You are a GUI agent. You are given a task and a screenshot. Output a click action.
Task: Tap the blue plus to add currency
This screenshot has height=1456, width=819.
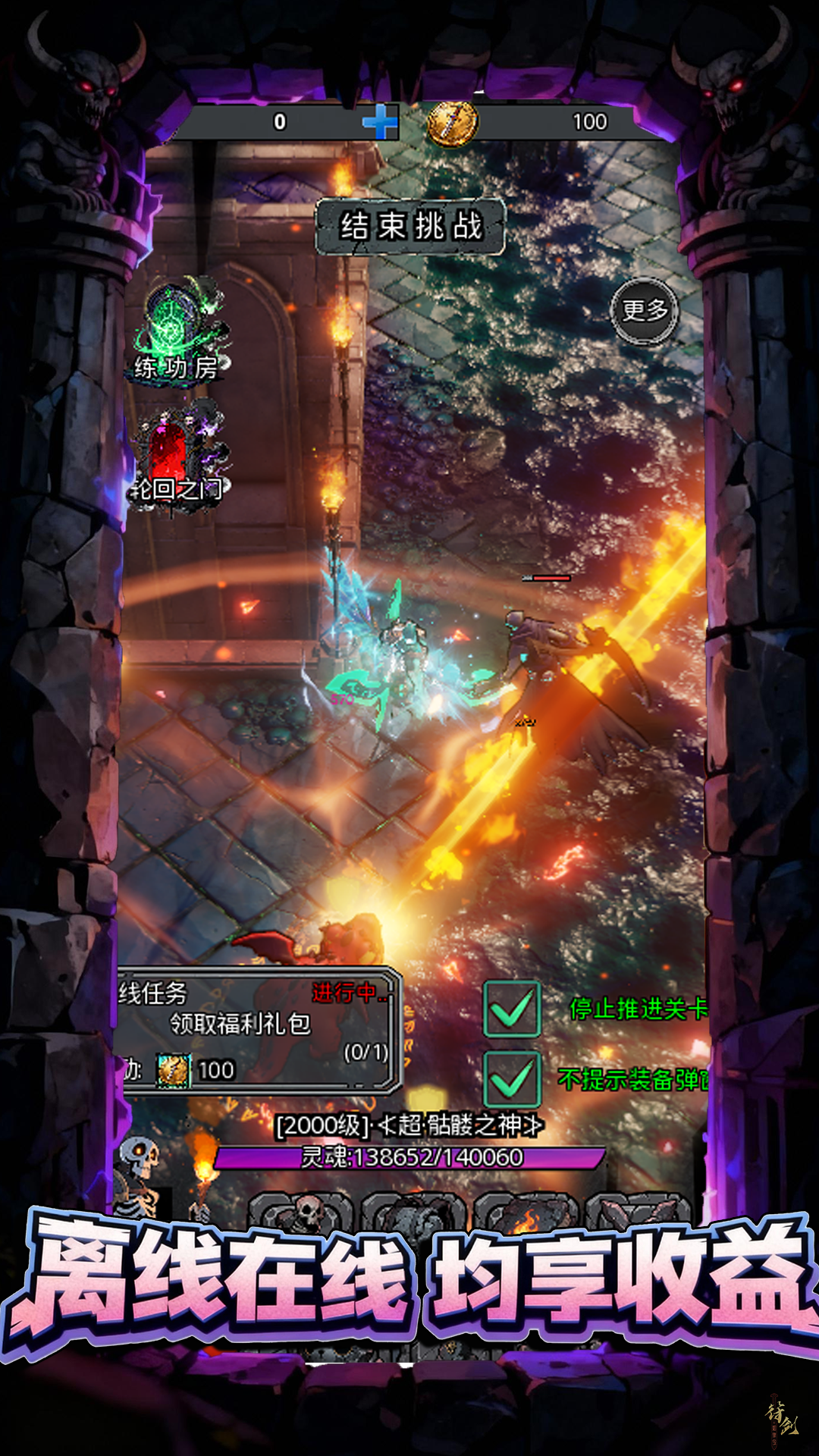click(x=380, y=121)
